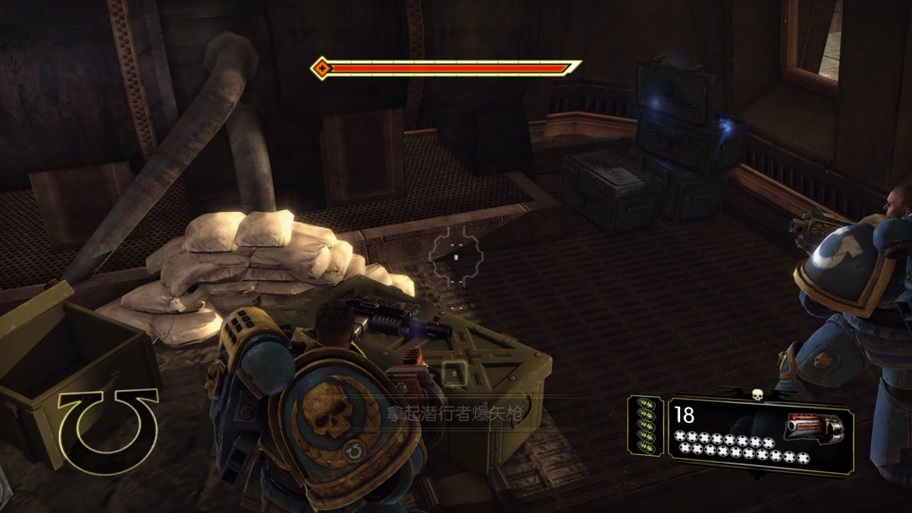The height and width of the screenshot is (513, 912).
Task: Select the equipped weapon icon in the ammo panel
Action: coord(815,428)
